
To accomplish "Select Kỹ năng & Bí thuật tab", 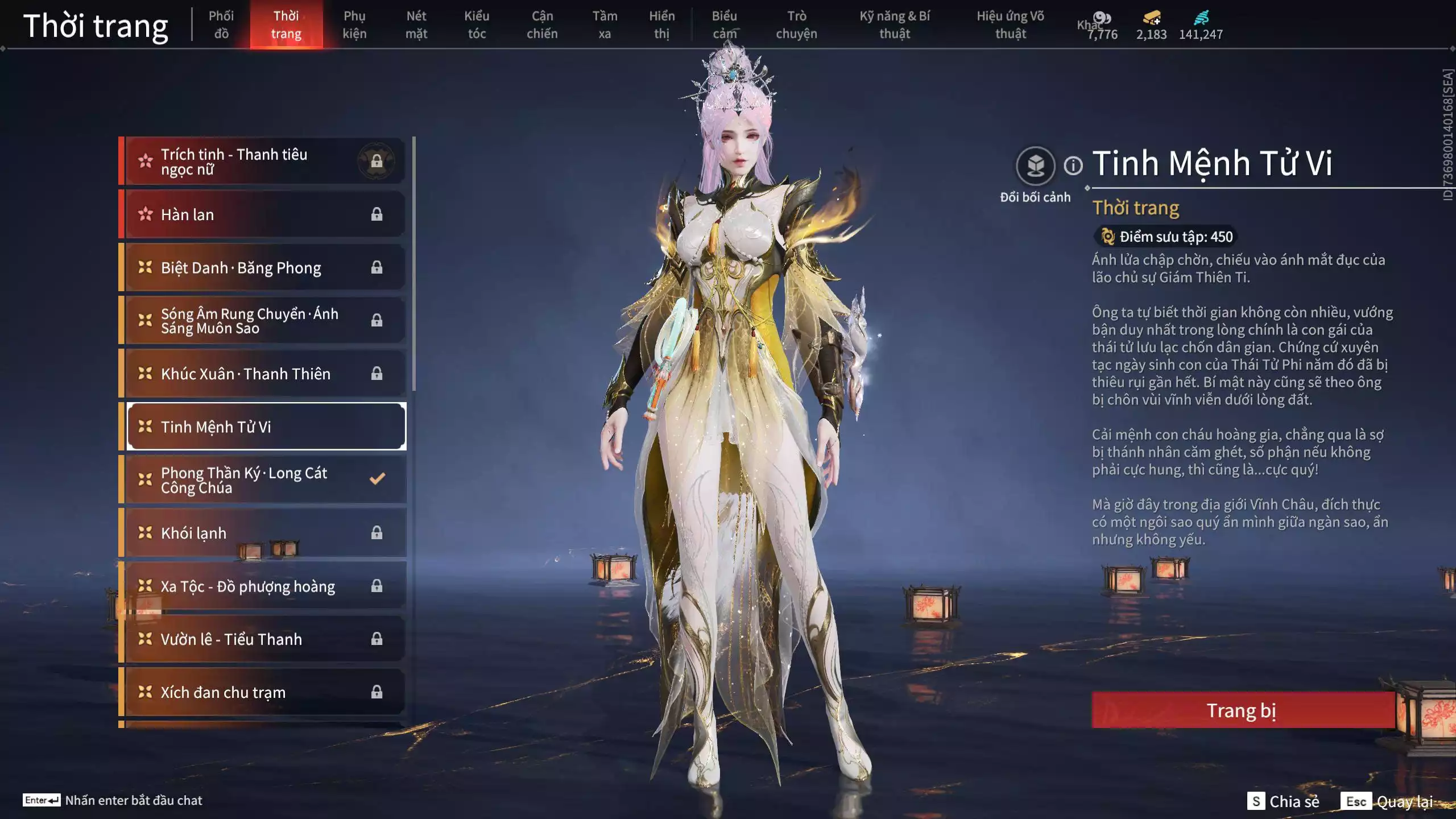I will point(895,25).
